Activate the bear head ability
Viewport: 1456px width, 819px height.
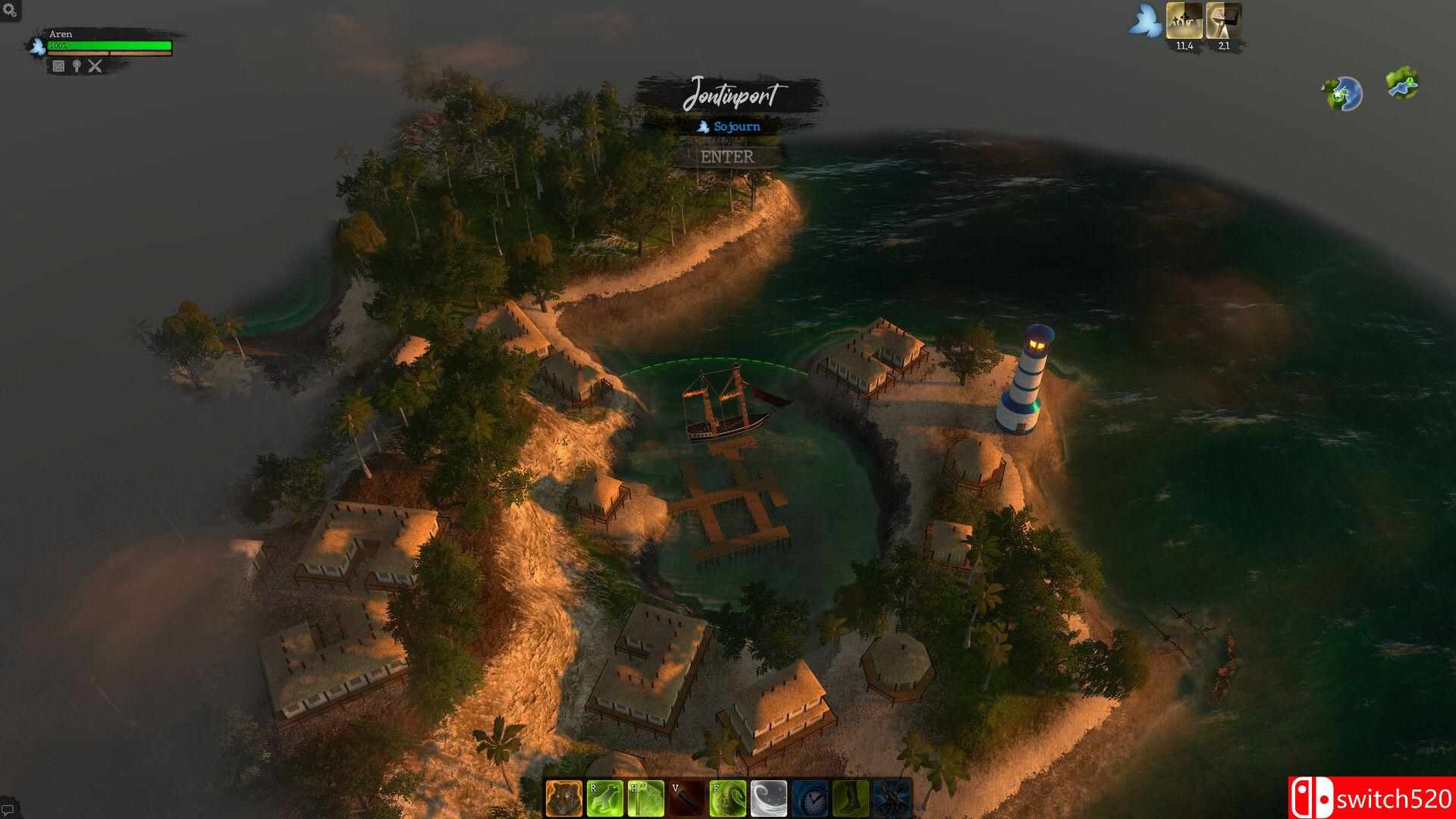pos(563,799)
